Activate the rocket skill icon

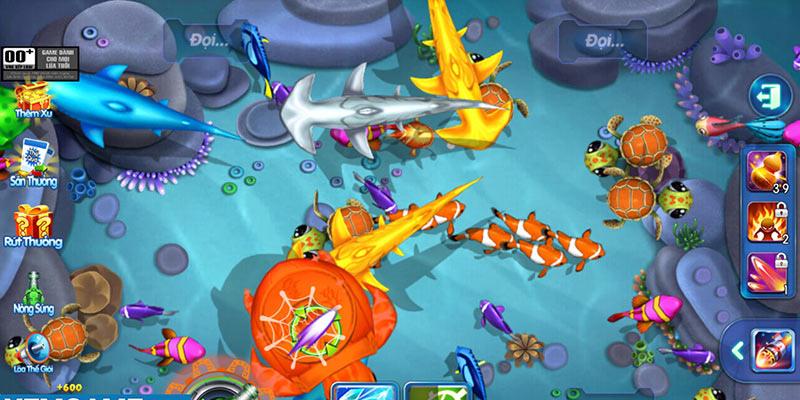pyautogui.click(x=773, y=352)
